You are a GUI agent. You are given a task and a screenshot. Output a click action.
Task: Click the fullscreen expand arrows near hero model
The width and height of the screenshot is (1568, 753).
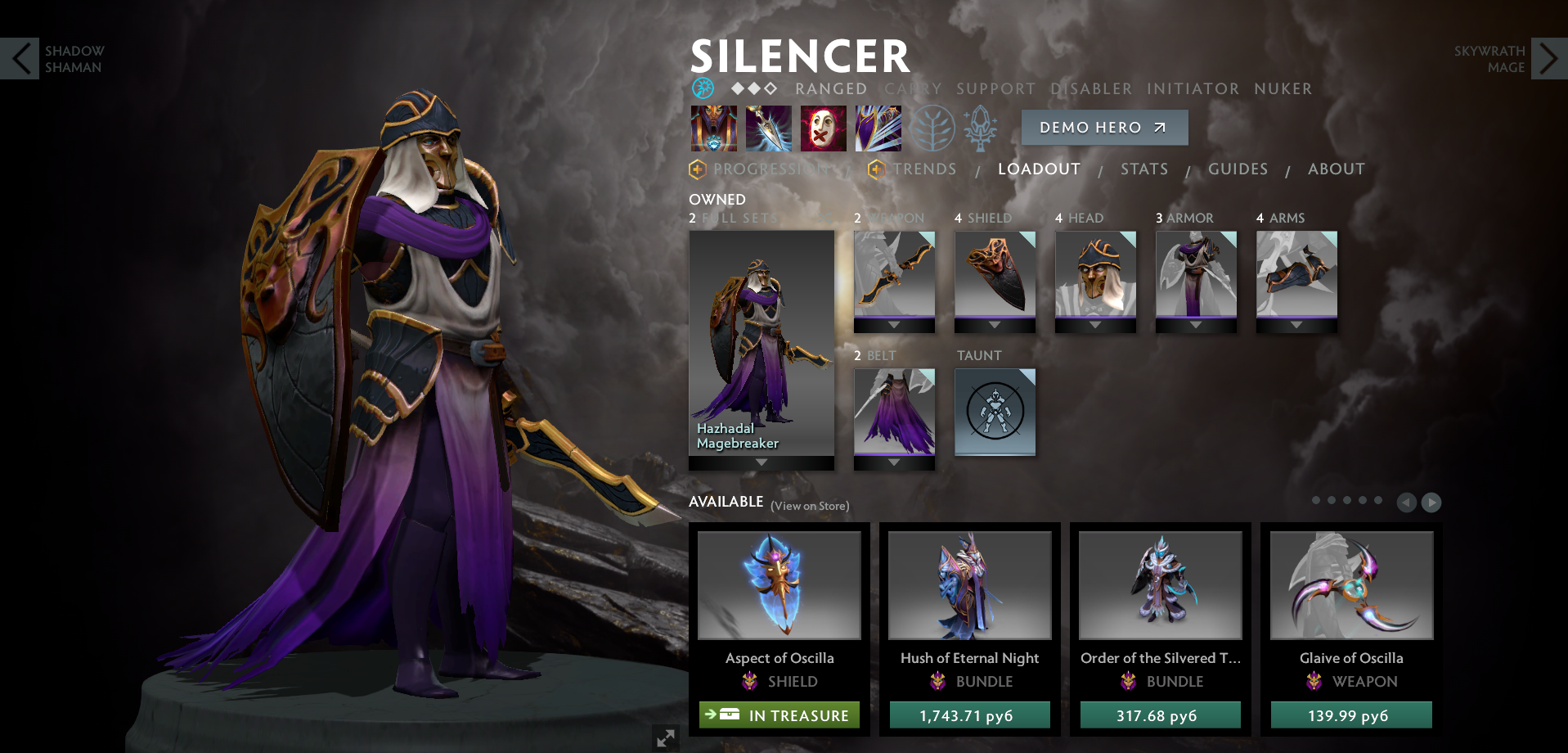(x=665, y=737)
